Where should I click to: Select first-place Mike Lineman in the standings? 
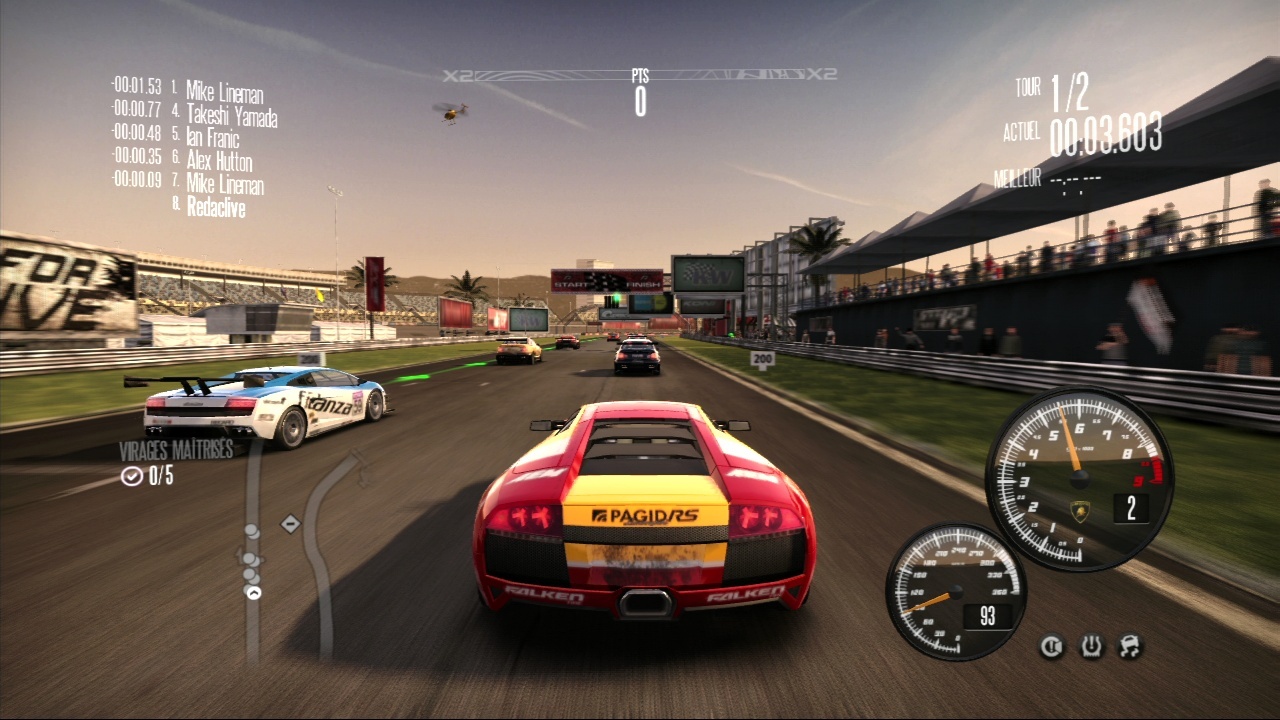(224, 95)
